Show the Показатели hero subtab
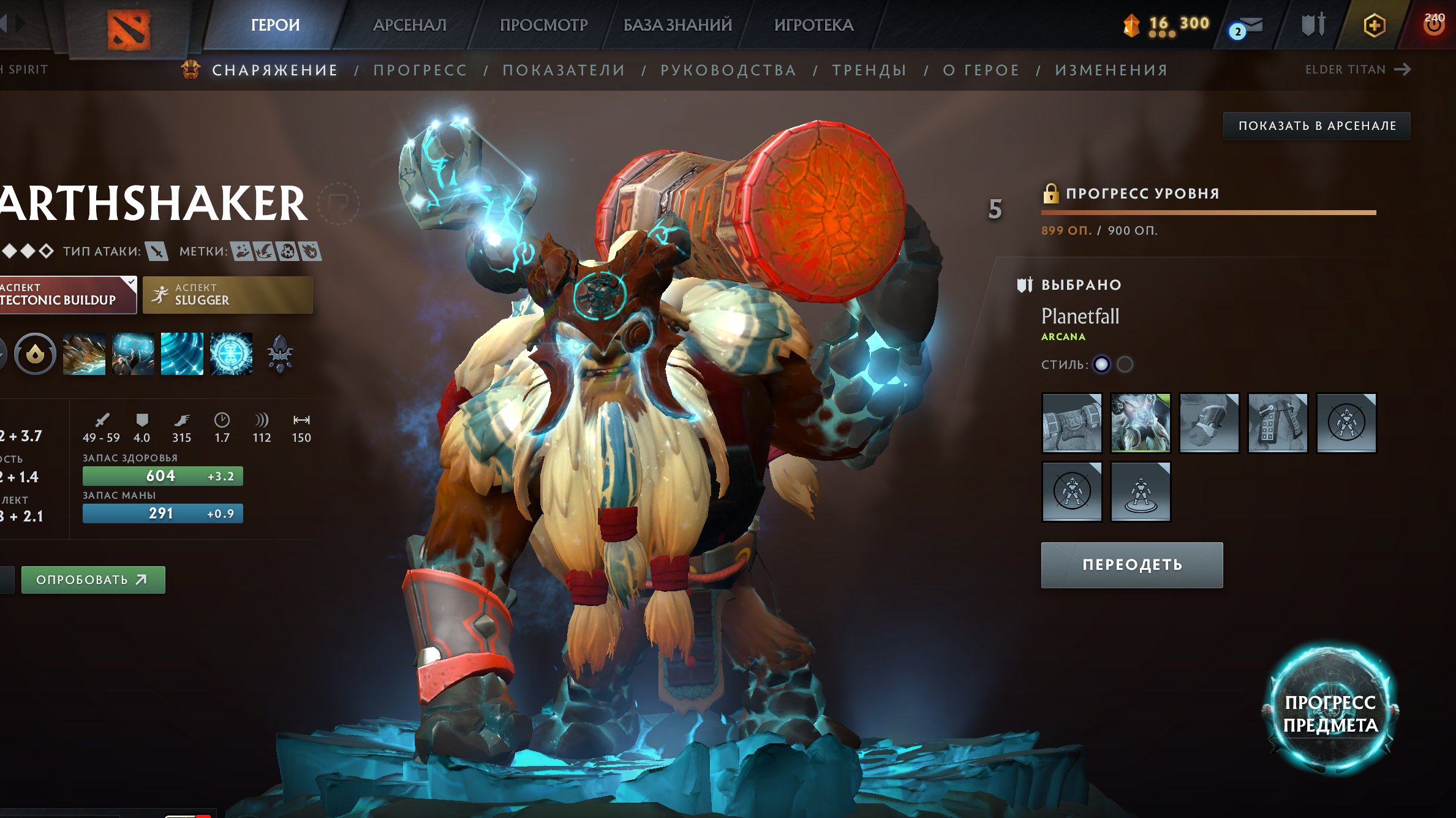 coord(564,70)
